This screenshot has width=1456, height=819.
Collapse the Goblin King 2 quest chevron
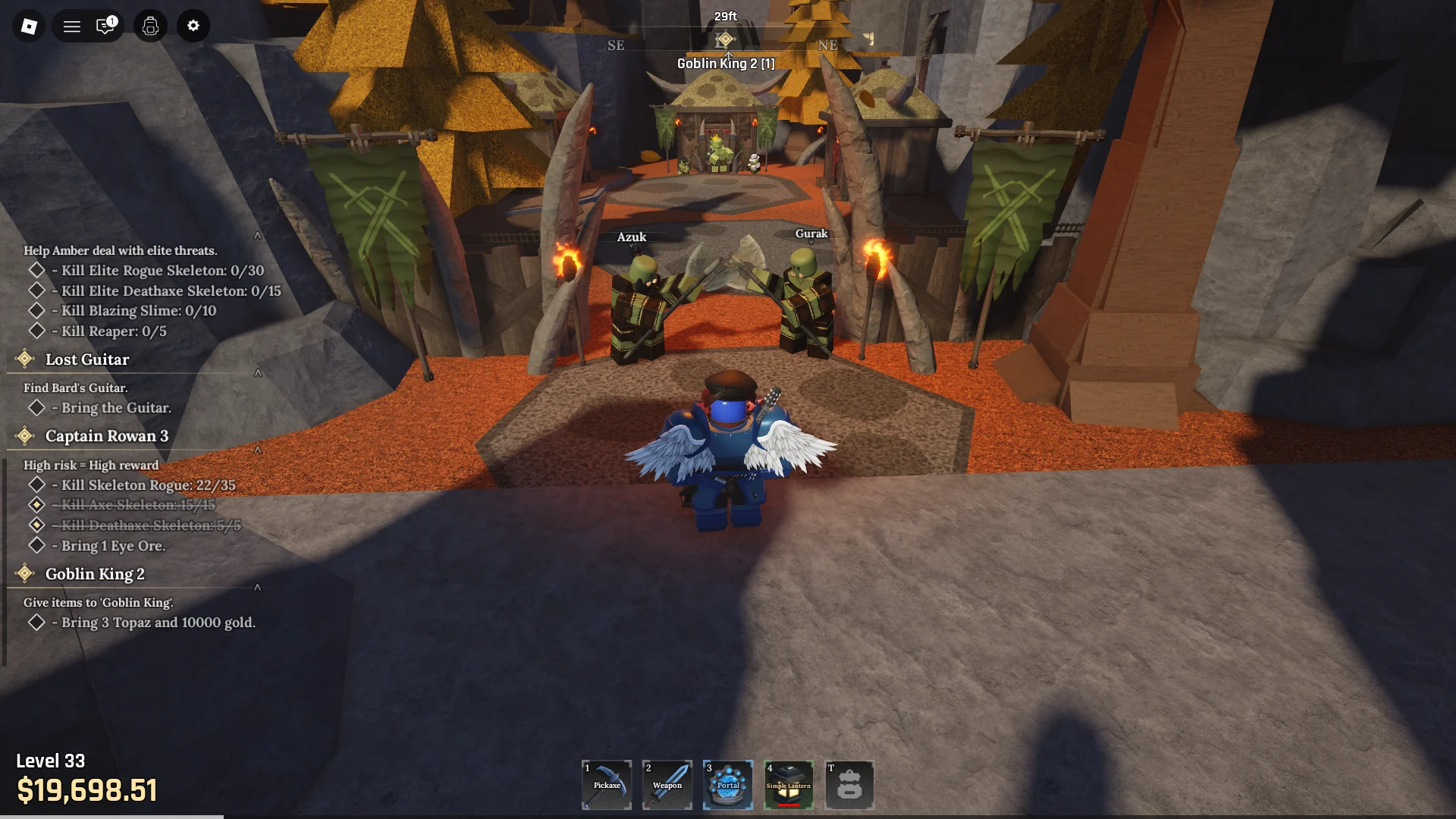[x=258, y=587]
